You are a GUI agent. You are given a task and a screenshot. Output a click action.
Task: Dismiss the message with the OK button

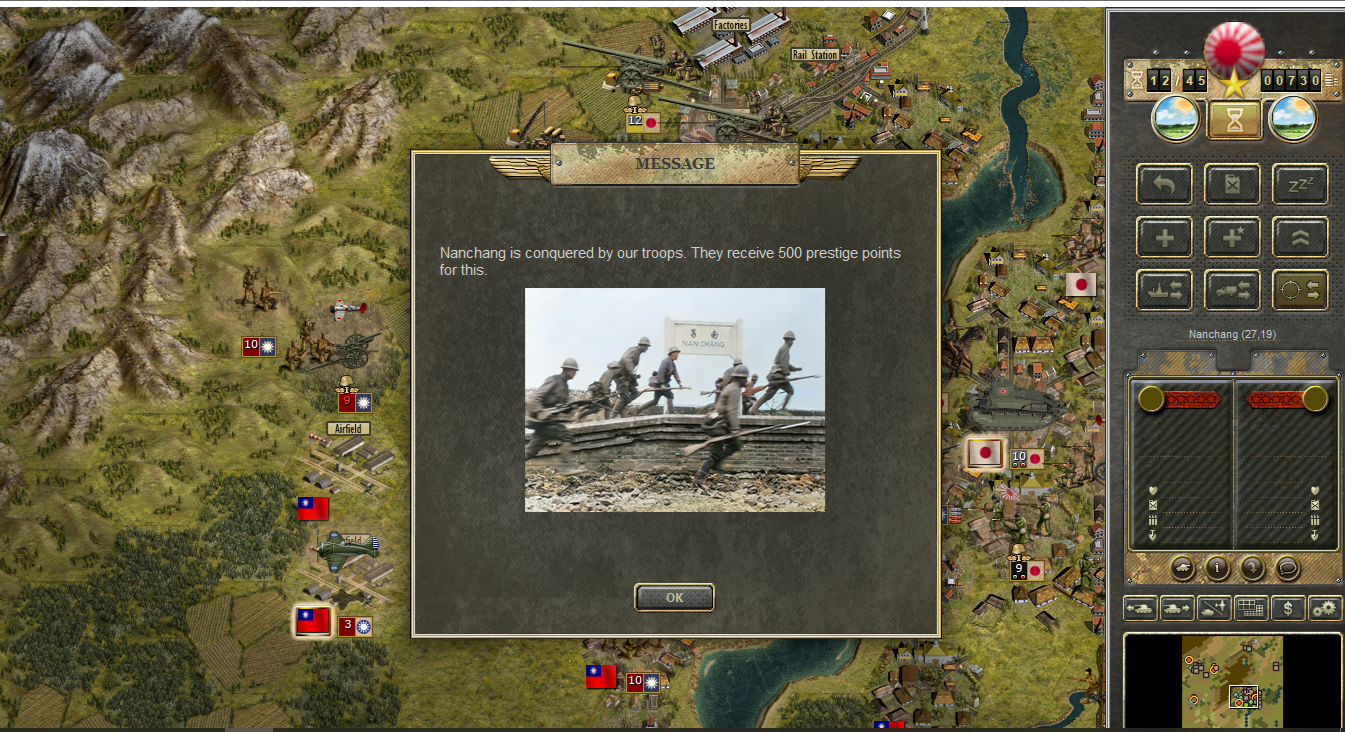point(674,598)
